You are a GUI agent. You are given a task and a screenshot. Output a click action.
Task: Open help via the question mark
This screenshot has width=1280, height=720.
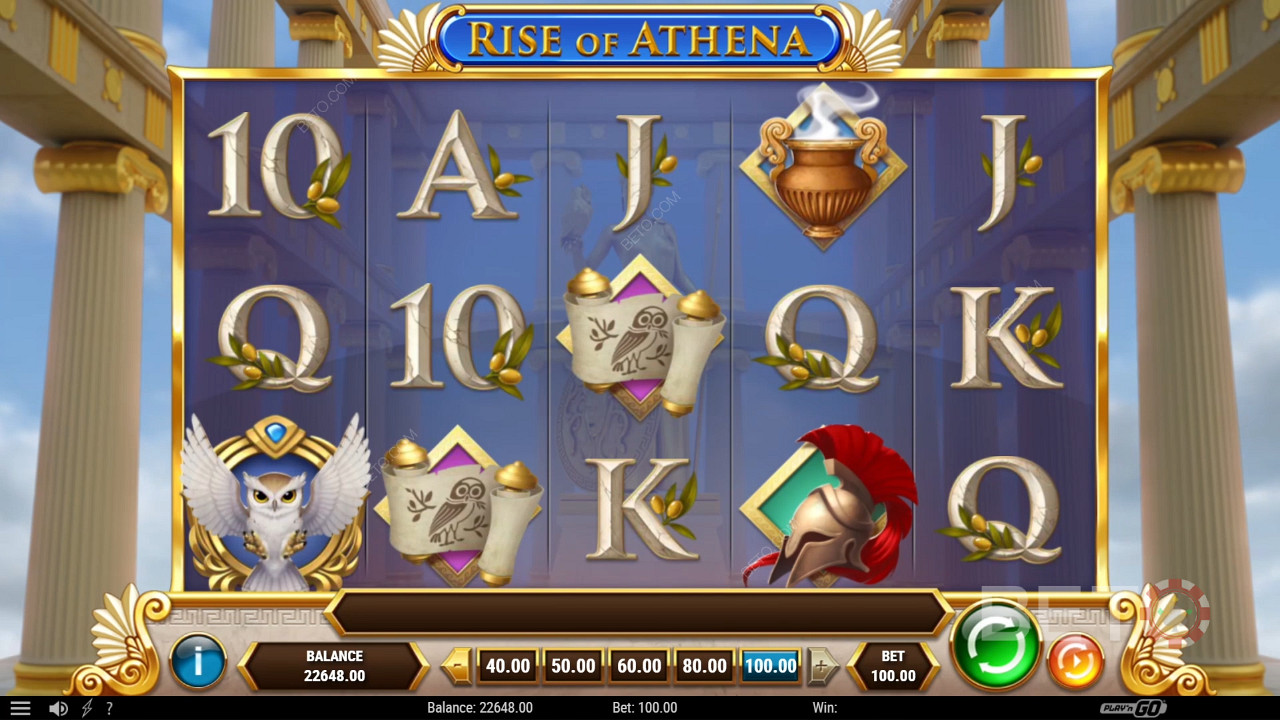pos(109,708)
